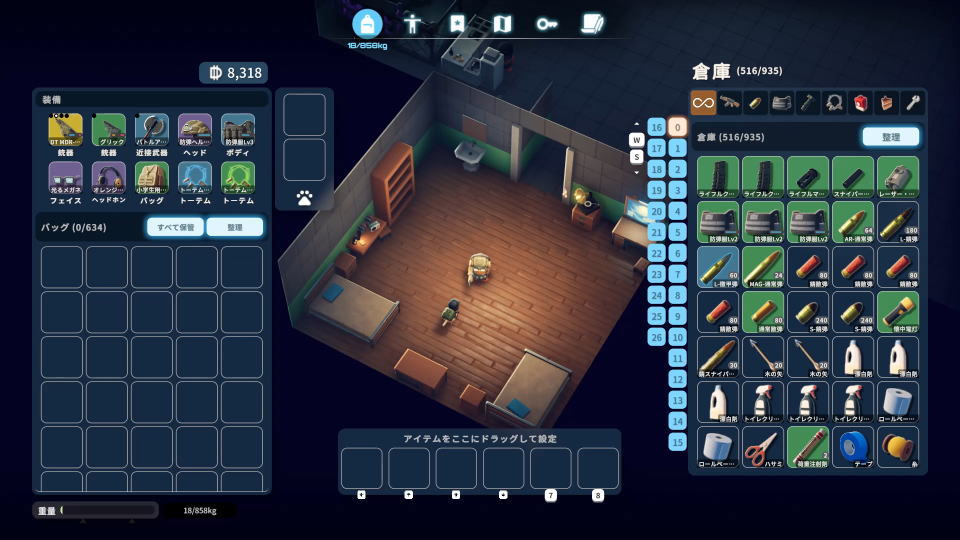Filter warehouse by the rifle weapons tab
The height and width of the screenshot is (540, 960).
click(730, 102)
